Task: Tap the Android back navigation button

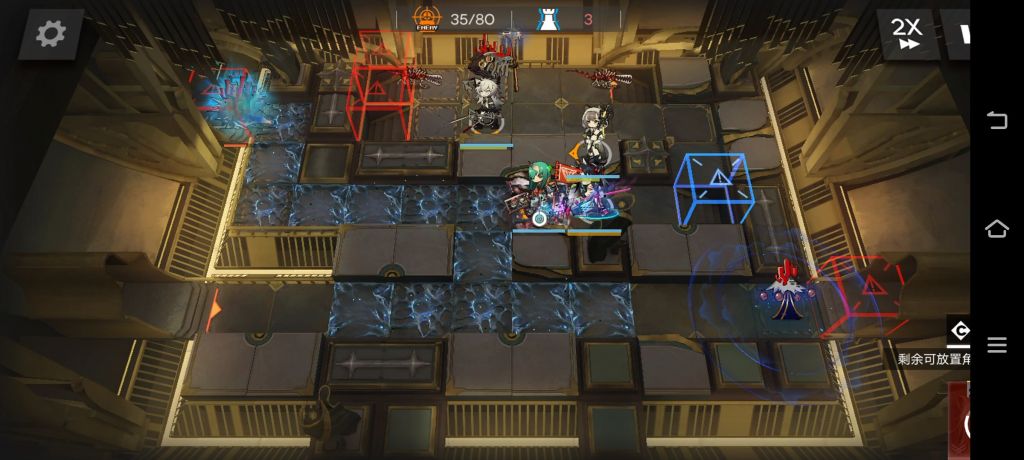Action: click(x=997, y=121)
